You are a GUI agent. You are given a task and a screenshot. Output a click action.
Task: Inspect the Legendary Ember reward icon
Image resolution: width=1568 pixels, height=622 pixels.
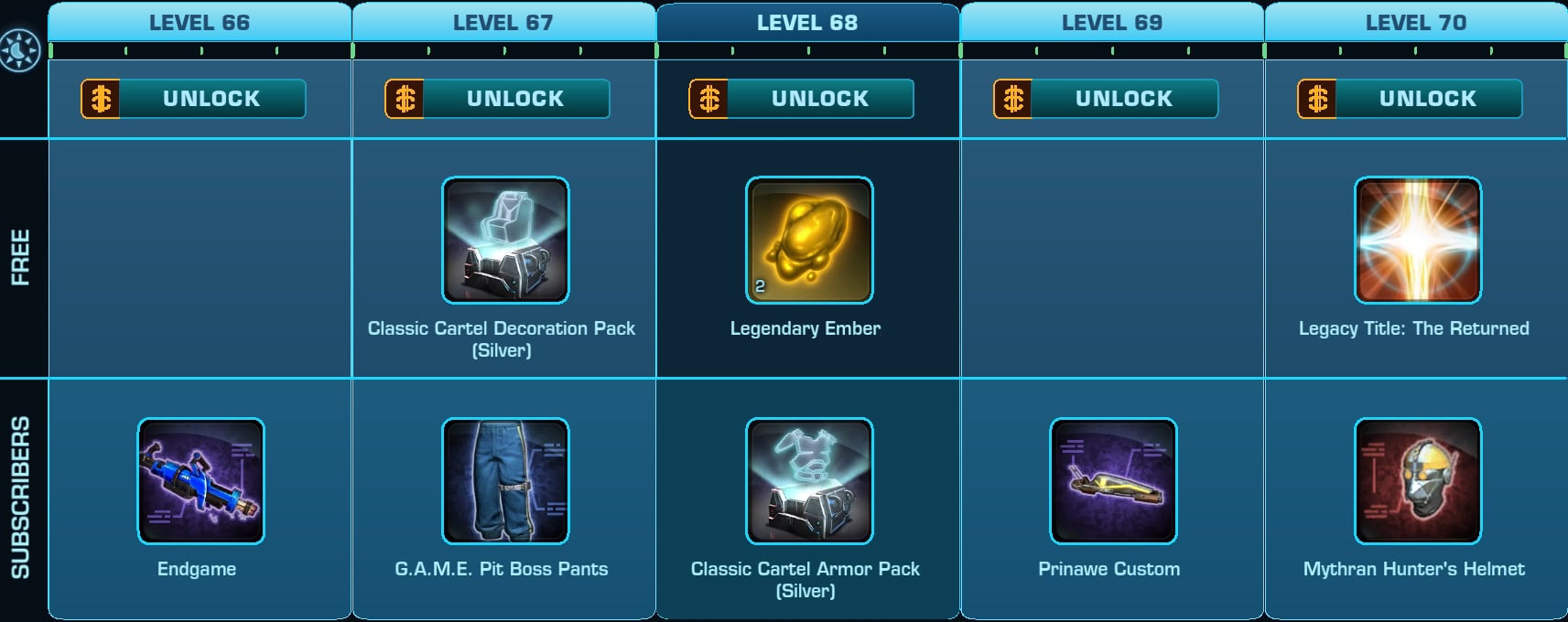809,241
